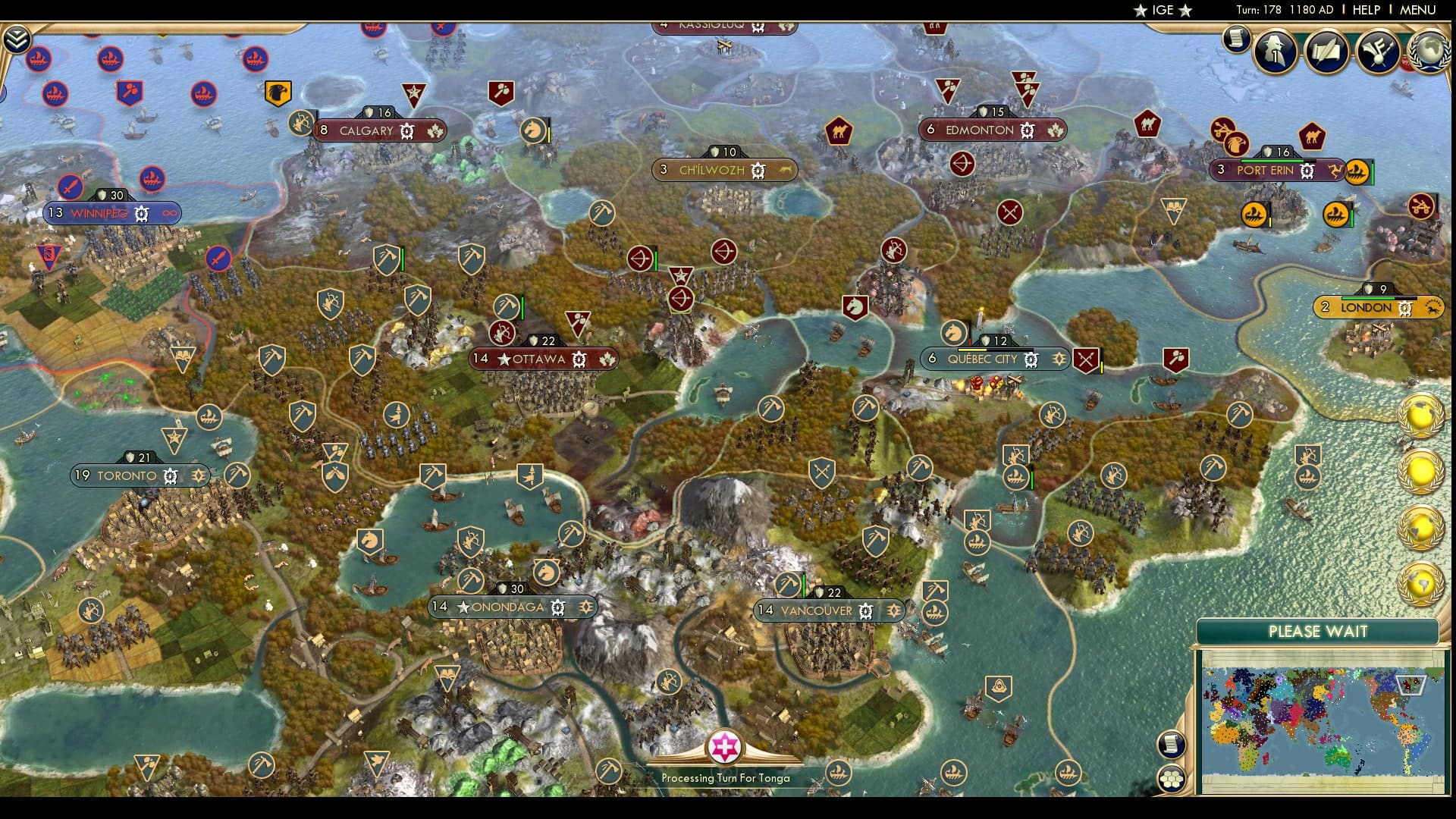Open the culture overview music icon

click(x=1378, y=52)
